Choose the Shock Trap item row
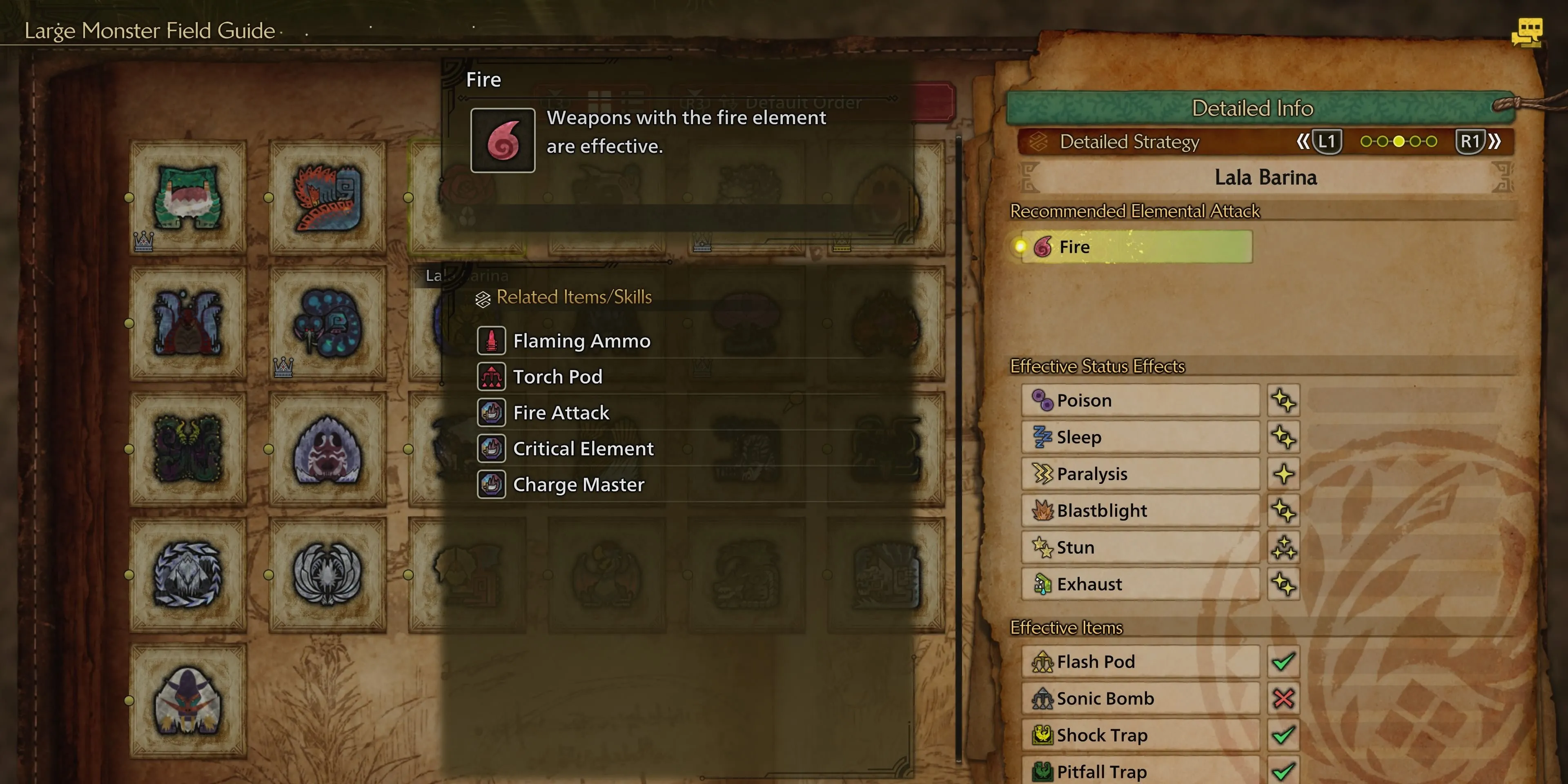This screenshot has height=784, width=1568. click(x=1140, y=735)
